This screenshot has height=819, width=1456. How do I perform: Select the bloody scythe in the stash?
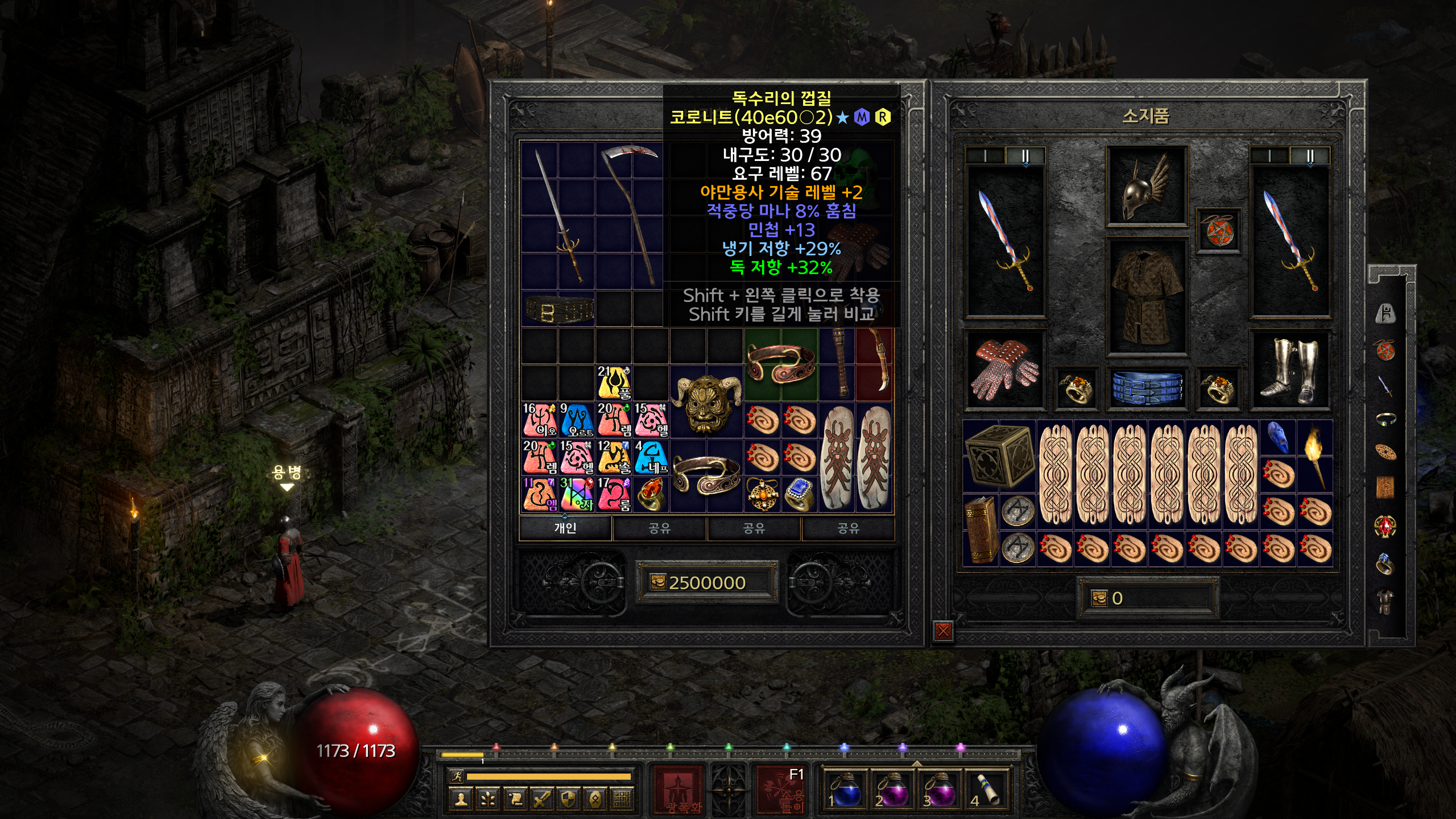pos(631,215)
